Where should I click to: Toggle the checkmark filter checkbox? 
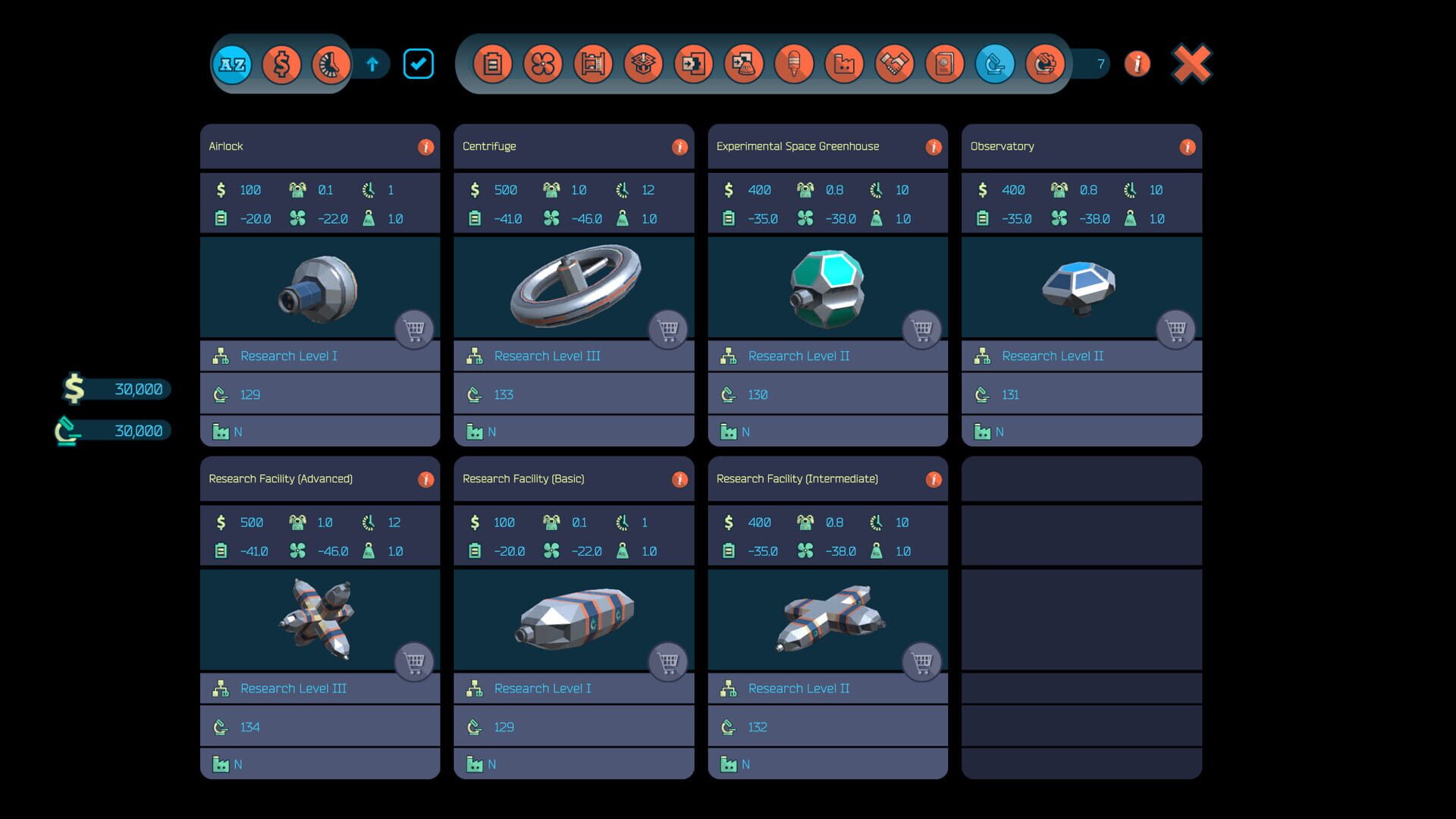pos(419,64)
